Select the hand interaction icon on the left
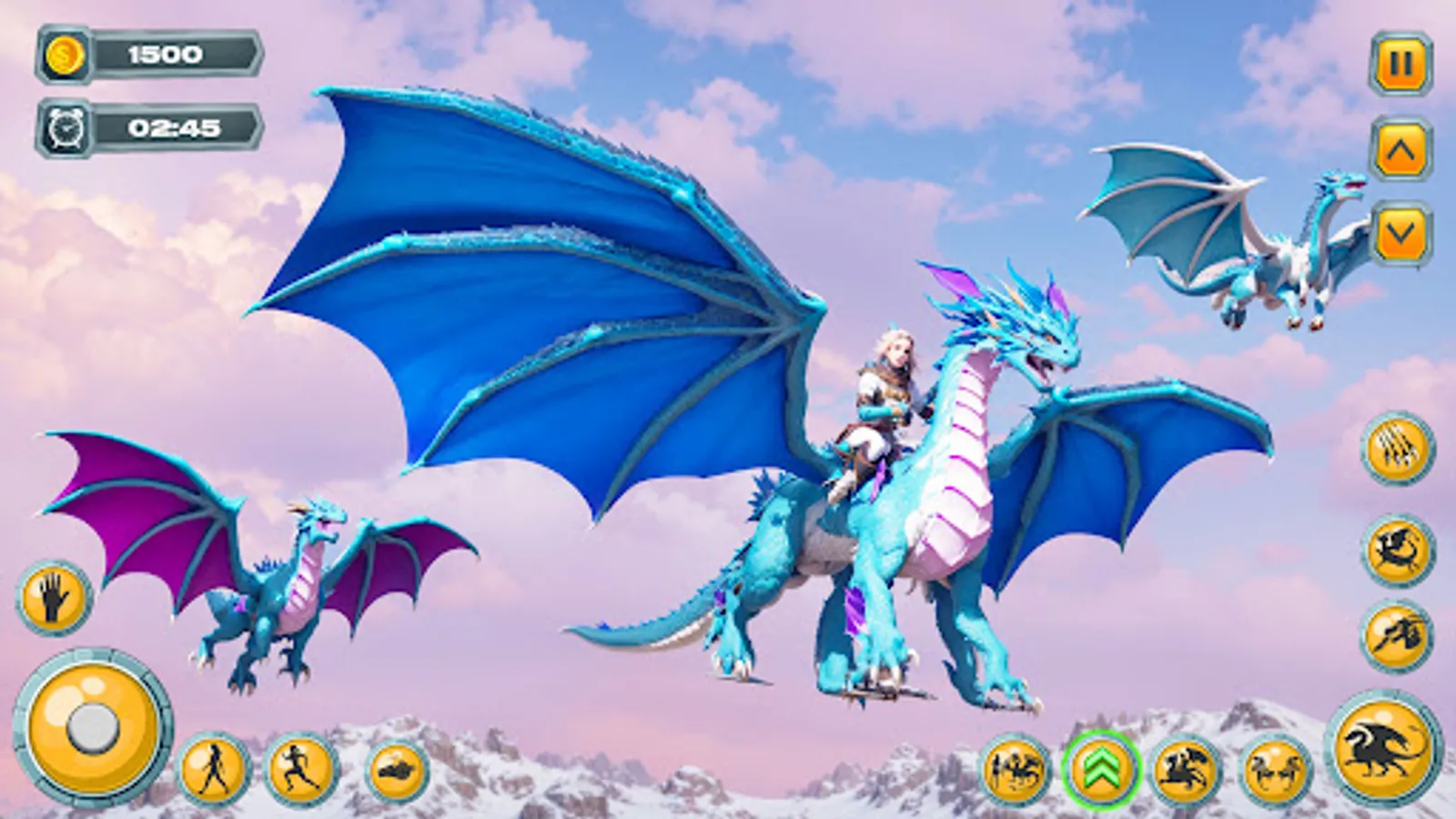Image resolution: width=1456 pixels, height=819 pixels. pos(52,598)
